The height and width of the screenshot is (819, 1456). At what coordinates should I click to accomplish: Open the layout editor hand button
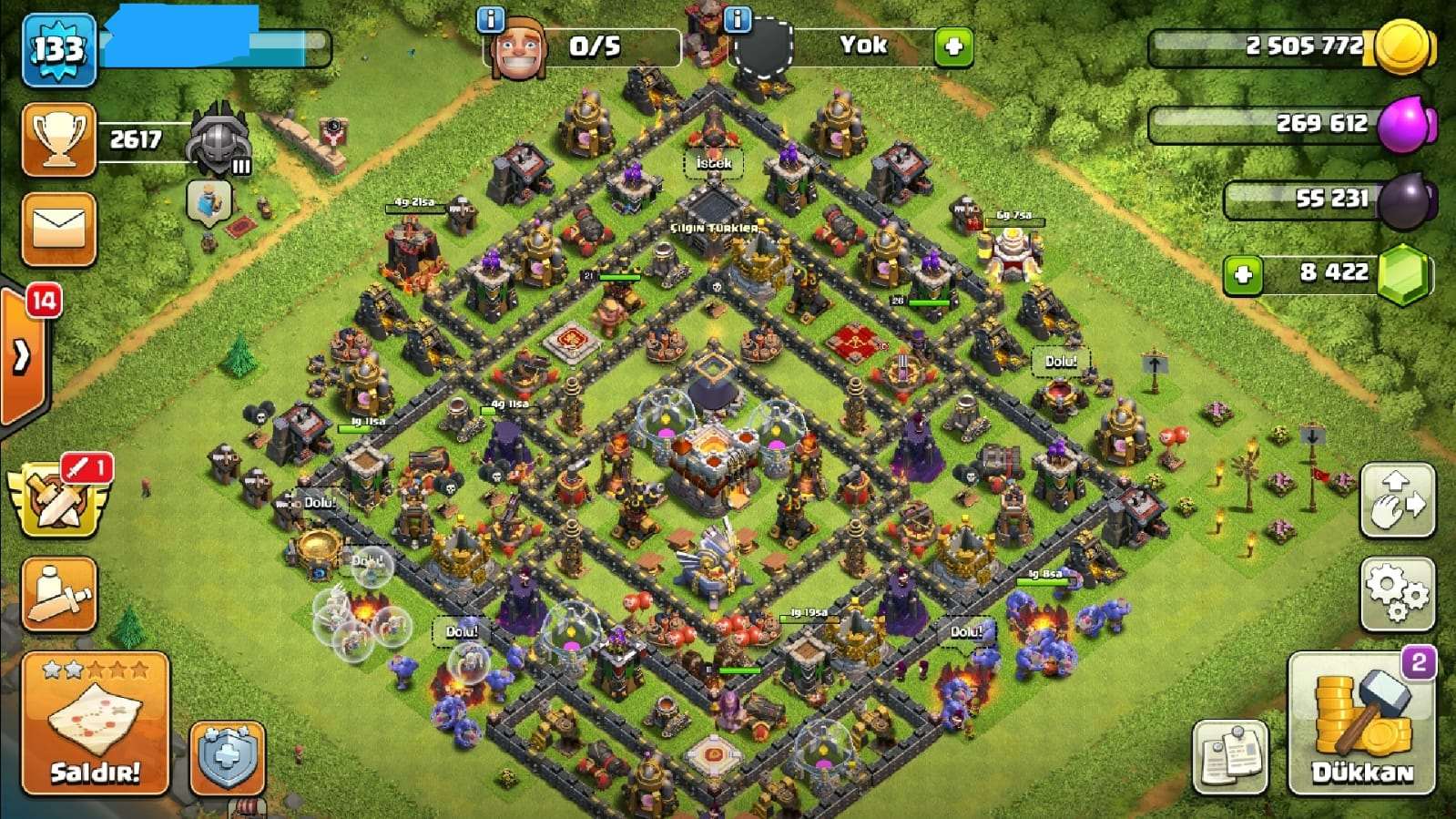pyautogui.click(x=1397, y=500)
